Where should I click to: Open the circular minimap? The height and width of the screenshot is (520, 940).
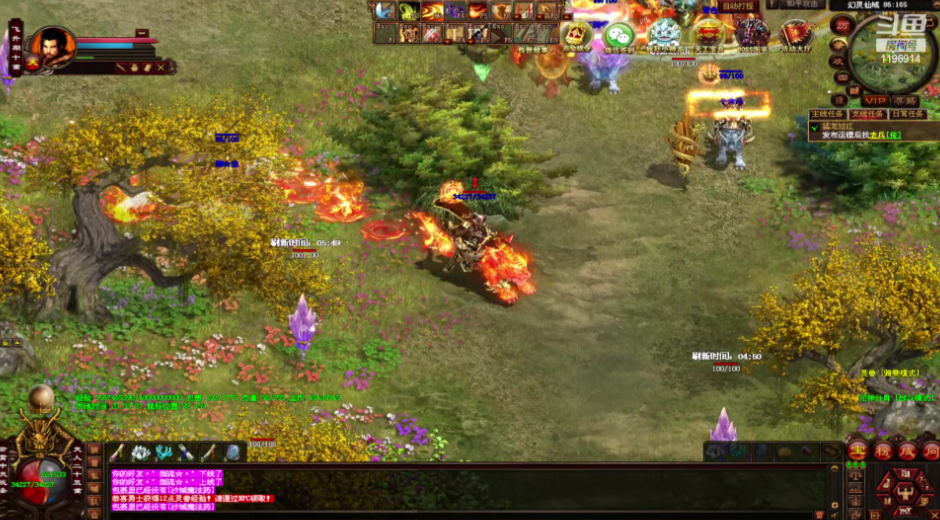[x=891, y=52]
